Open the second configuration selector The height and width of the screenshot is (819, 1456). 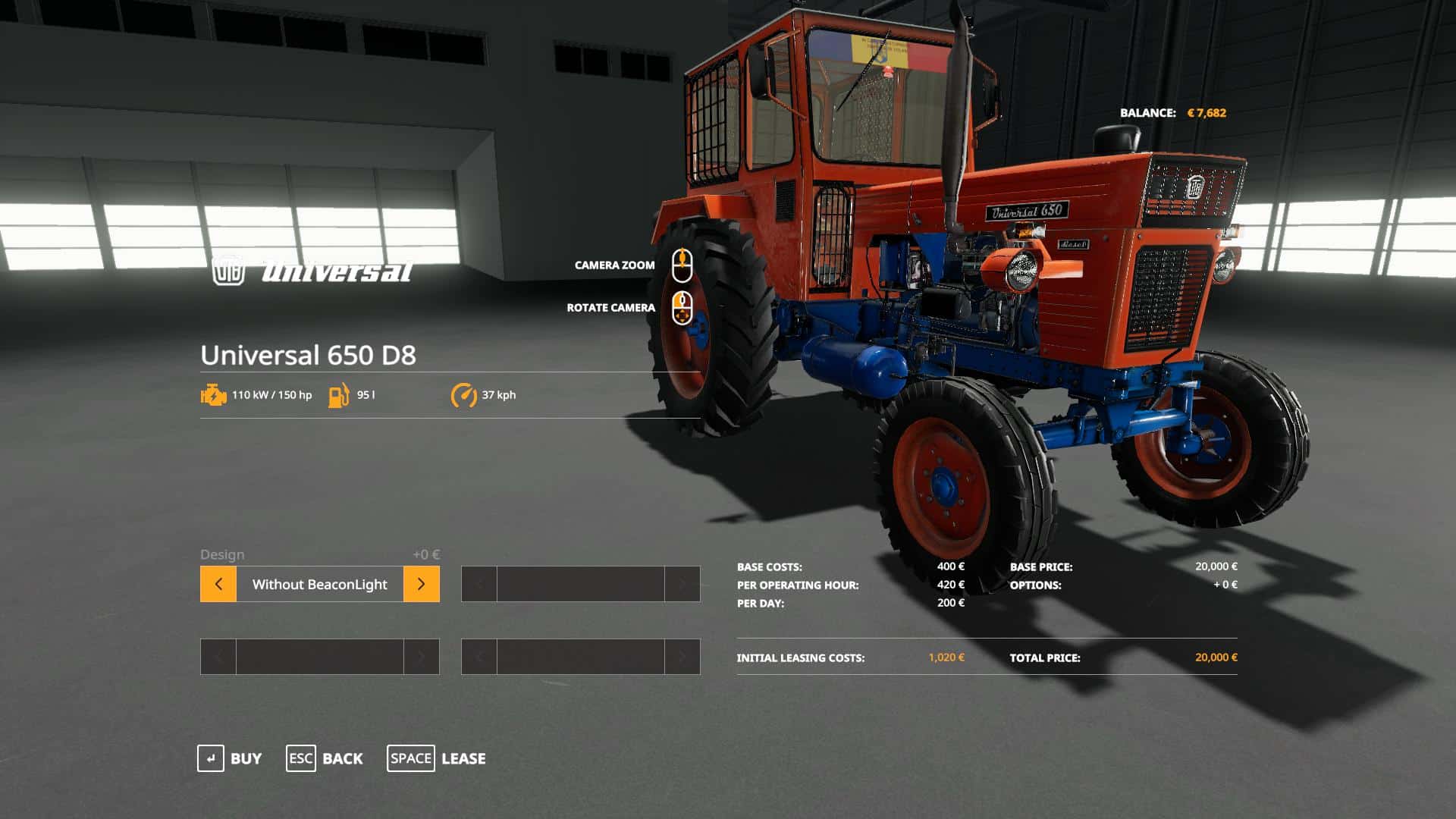(x=580, y=584)
